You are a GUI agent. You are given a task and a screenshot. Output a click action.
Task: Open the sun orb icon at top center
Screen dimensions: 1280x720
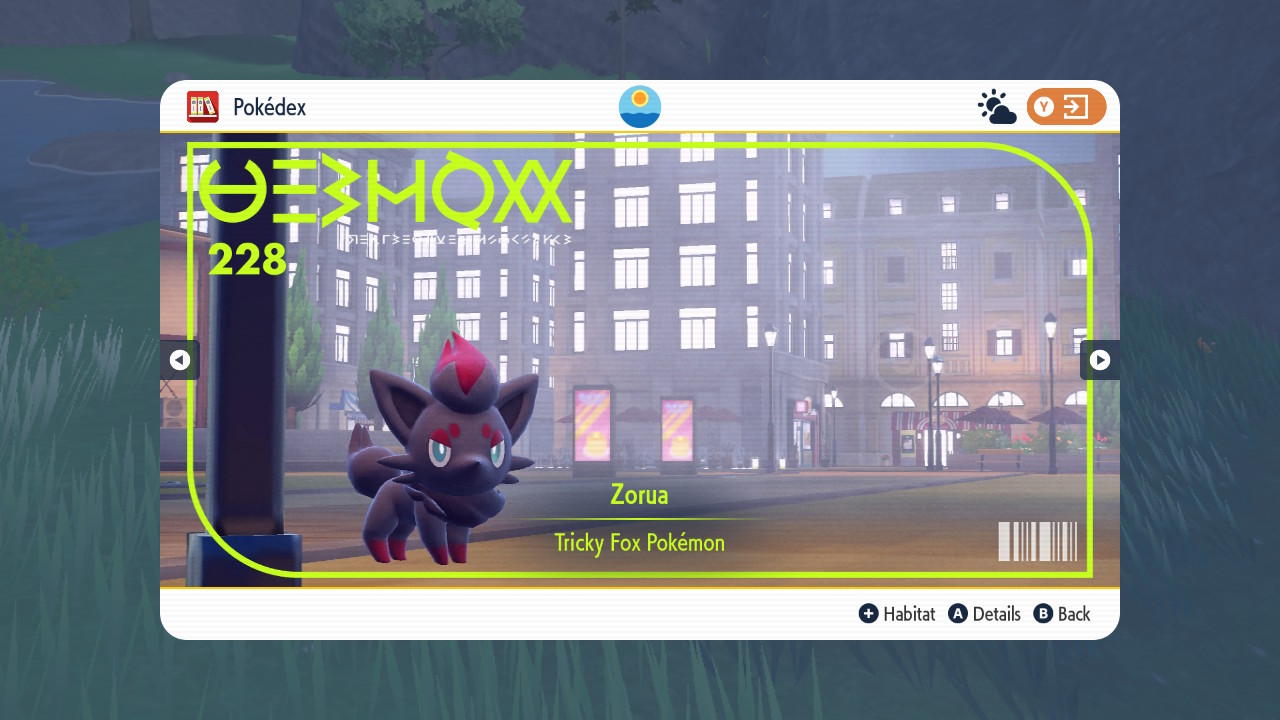click(639, 106)
